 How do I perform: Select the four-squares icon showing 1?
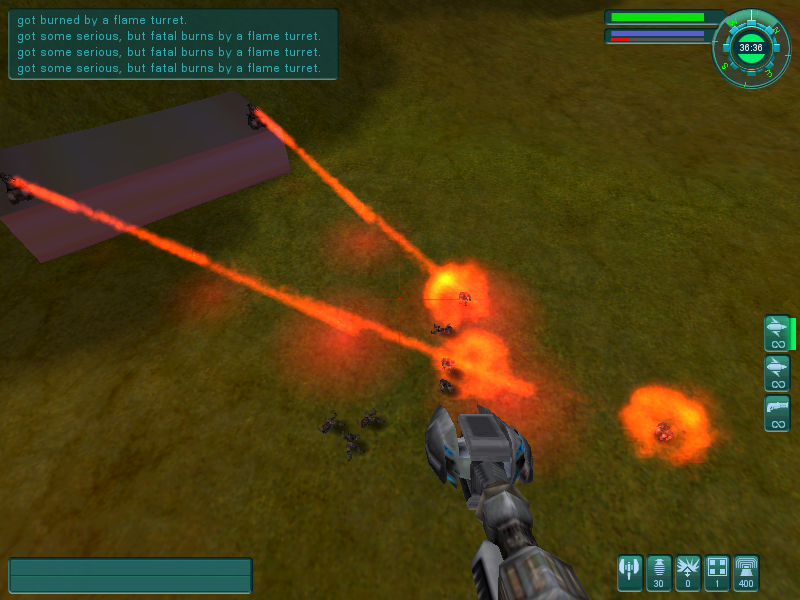pyautogui.click(x=717, y=573)
